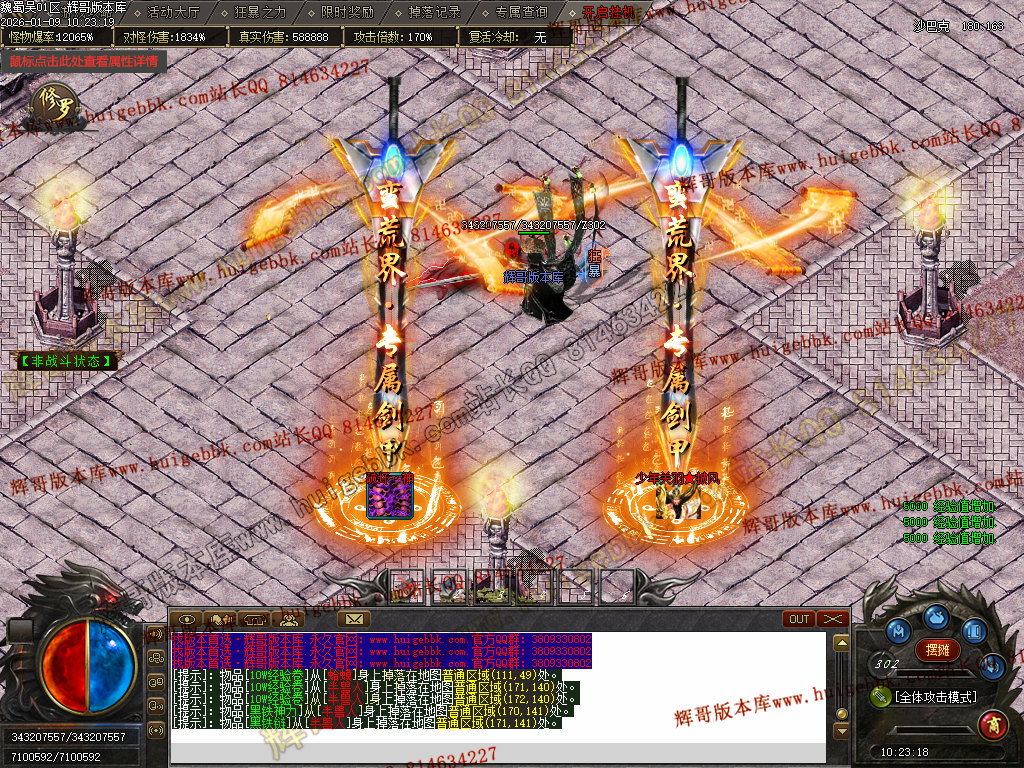Click the eye icon above the chat

pyautogui.click(x=187, y=619)
